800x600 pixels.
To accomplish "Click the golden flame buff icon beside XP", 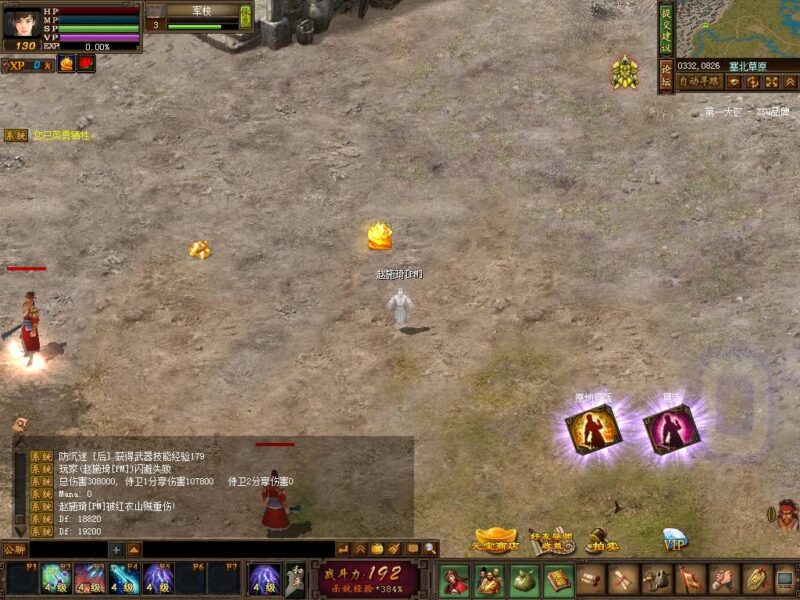I will point(66,64).
